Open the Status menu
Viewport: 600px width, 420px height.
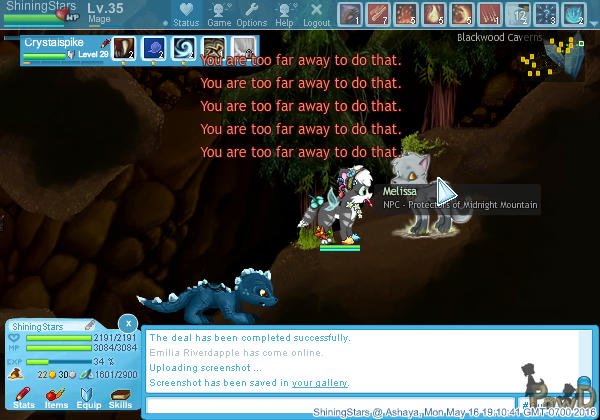(185, 13)
